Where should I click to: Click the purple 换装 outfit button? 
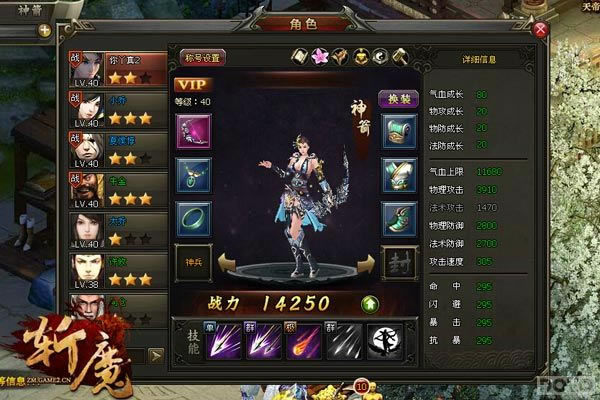(396, 101)
